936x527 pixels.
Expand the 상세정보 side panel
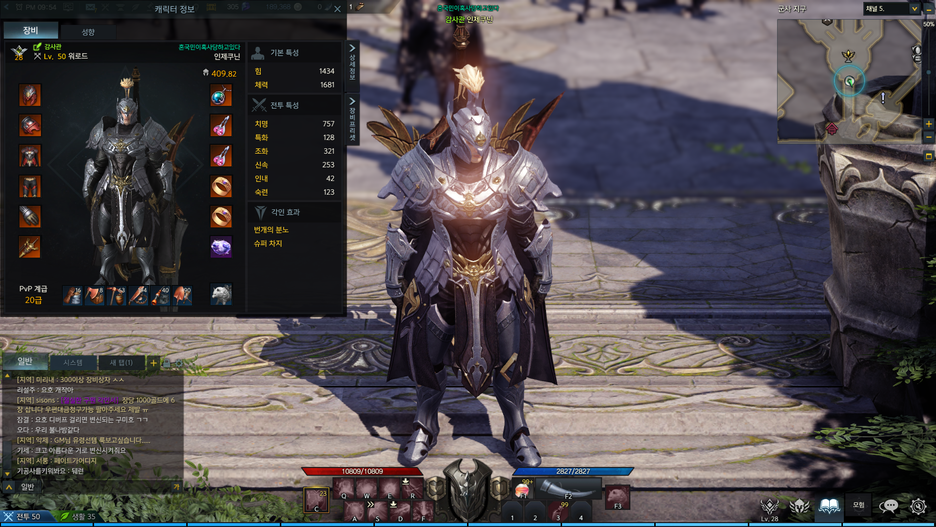(x=352, y=64)
